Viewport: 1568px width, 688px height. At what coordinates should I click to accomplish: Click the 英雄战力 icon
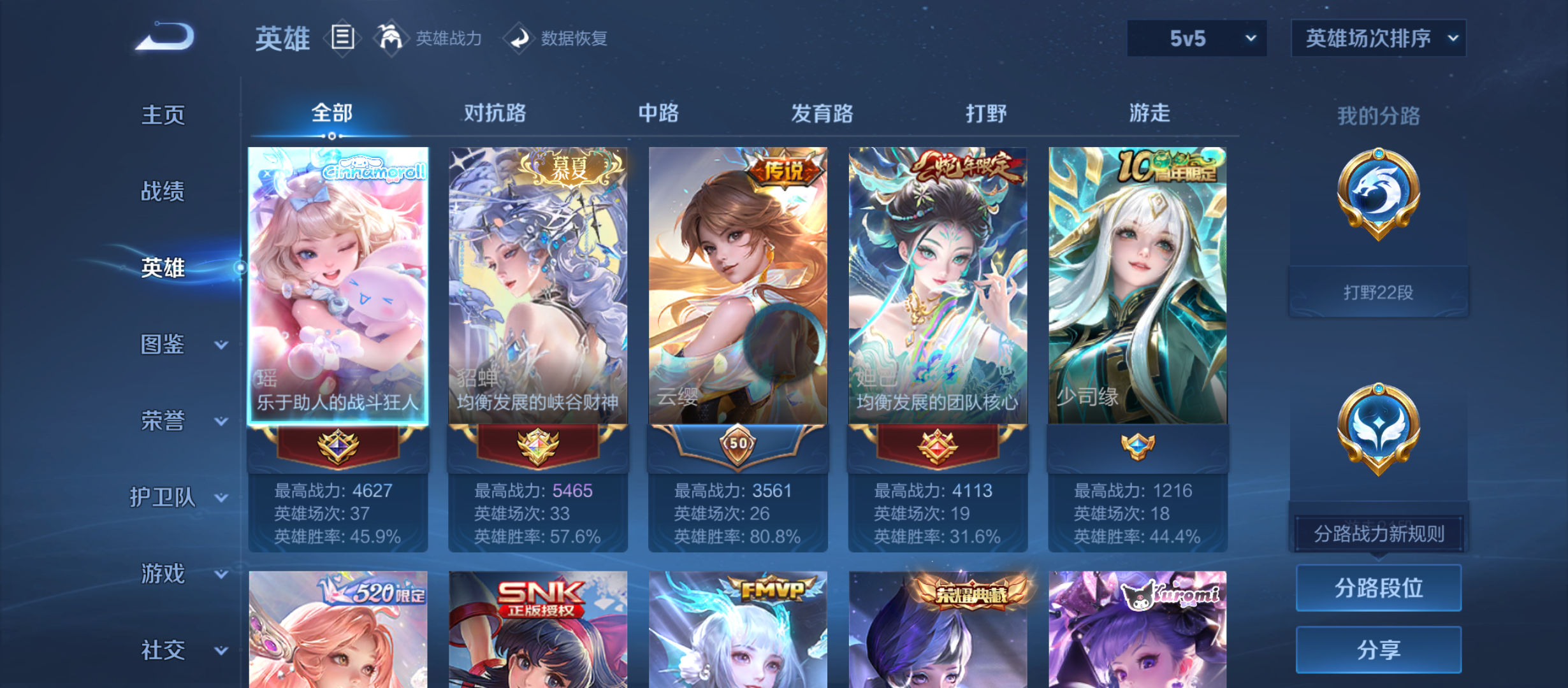tap(391, 38)
